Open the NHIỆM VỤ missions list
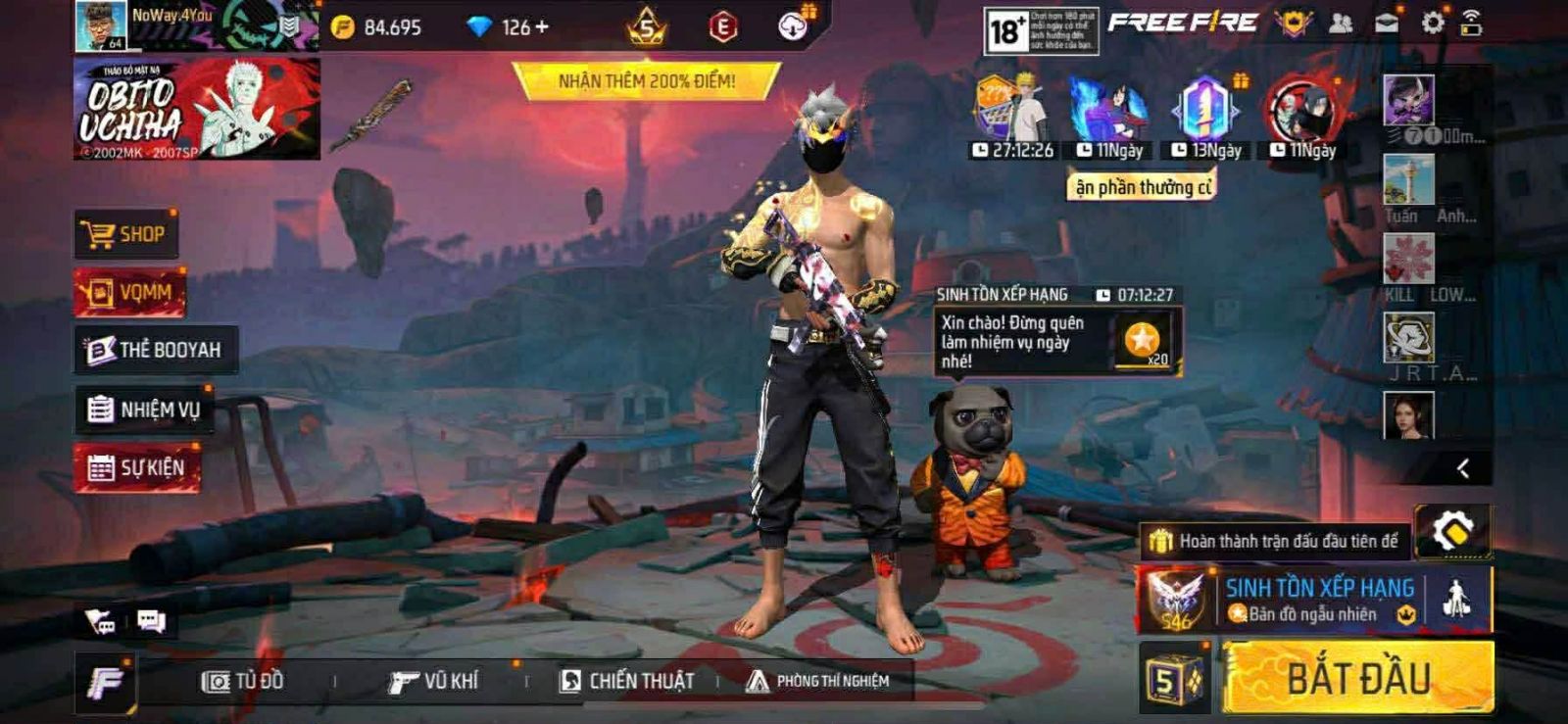This screenshot has height=724, width=1568. click(x=144, y=410)
